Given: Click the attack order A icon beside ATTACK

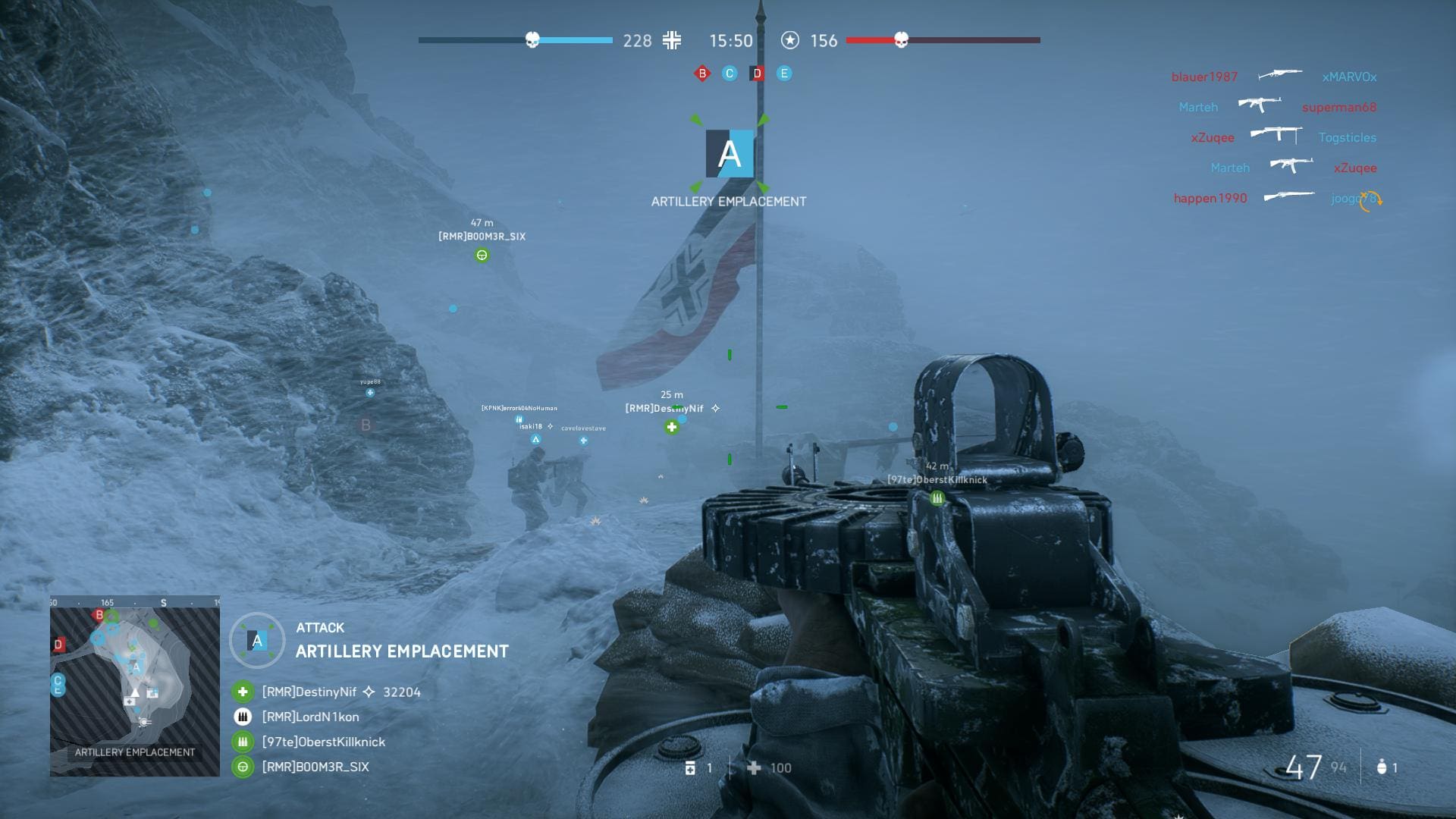Looking at the screenshot, I should pos(257,641).
